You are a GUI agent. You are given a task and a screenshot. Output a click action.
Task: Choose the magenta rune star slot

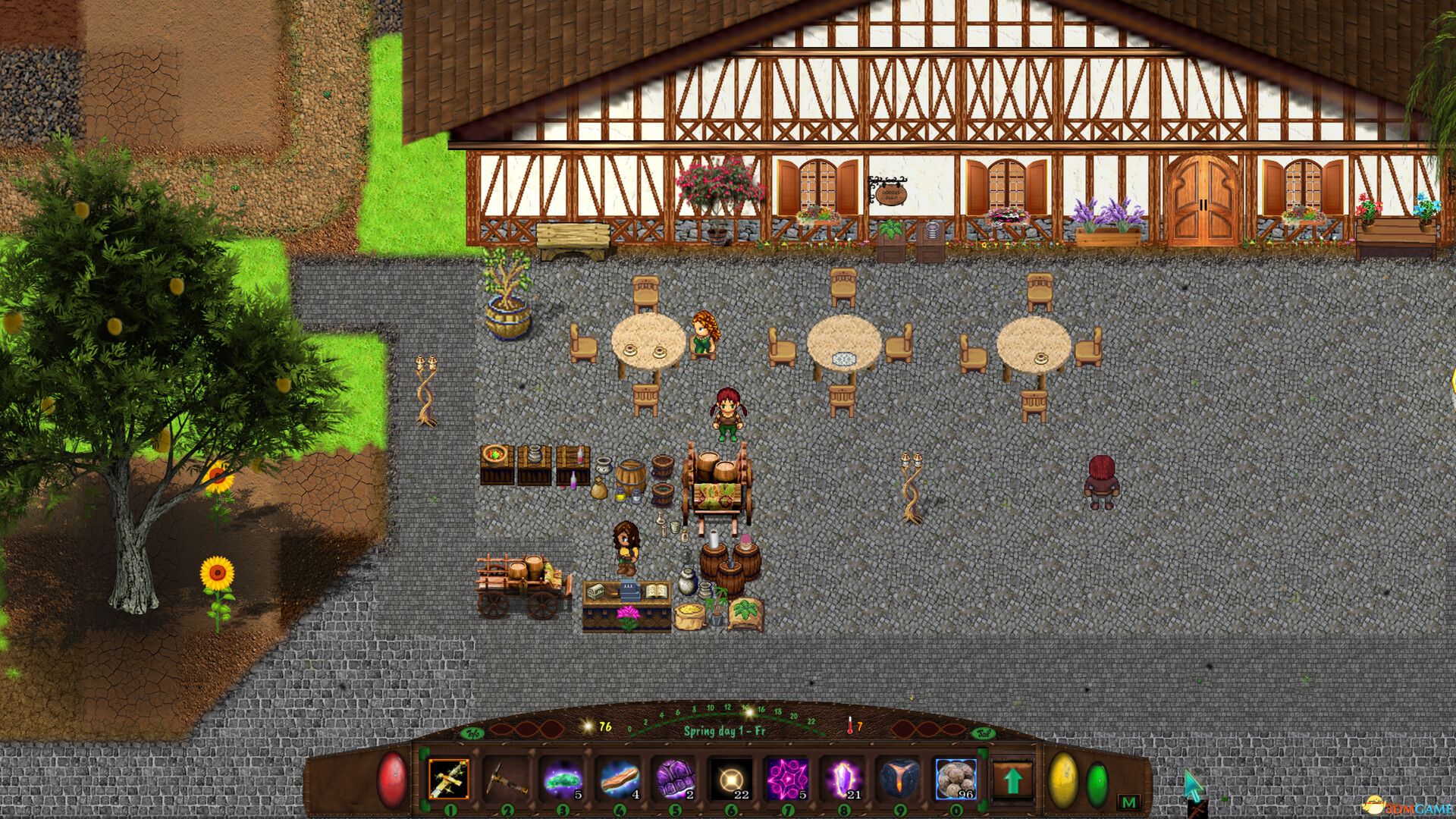coord(787,780)
